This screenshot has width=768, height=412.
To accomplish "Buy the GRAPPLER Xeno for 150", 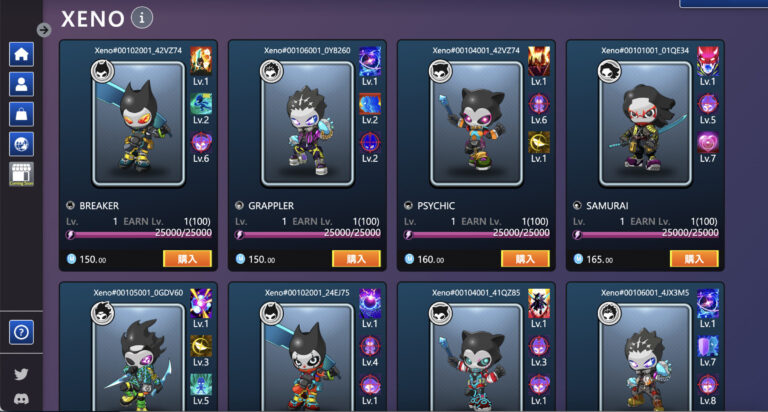I will pyautogui.click(x=356, y=259).
